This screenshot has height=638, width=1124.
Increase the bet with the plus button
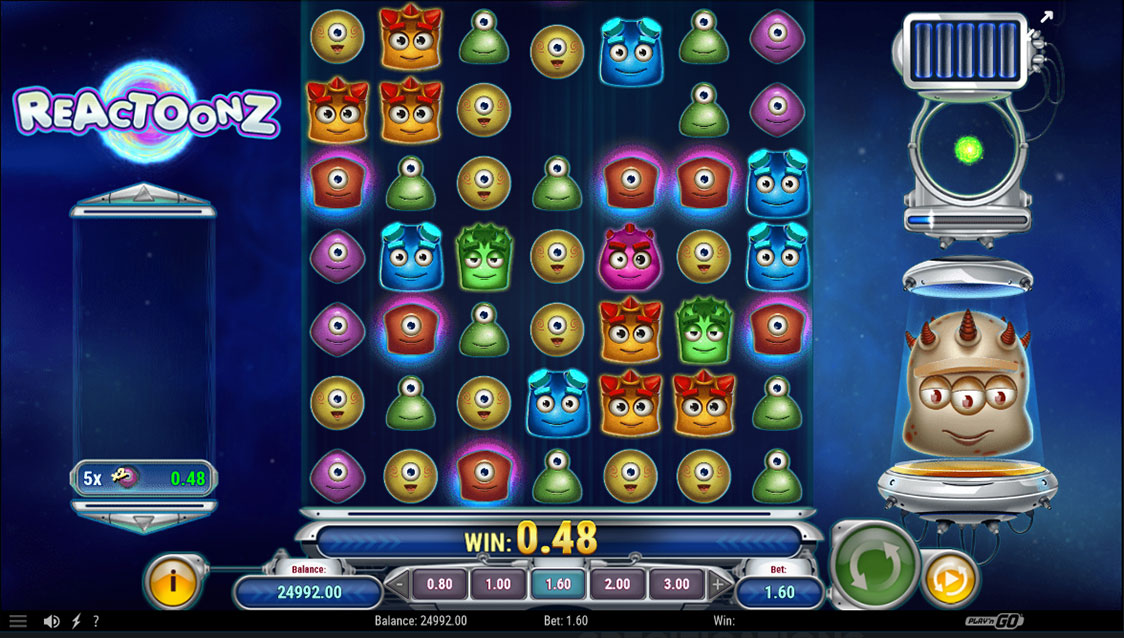click(x=717, y=584)
